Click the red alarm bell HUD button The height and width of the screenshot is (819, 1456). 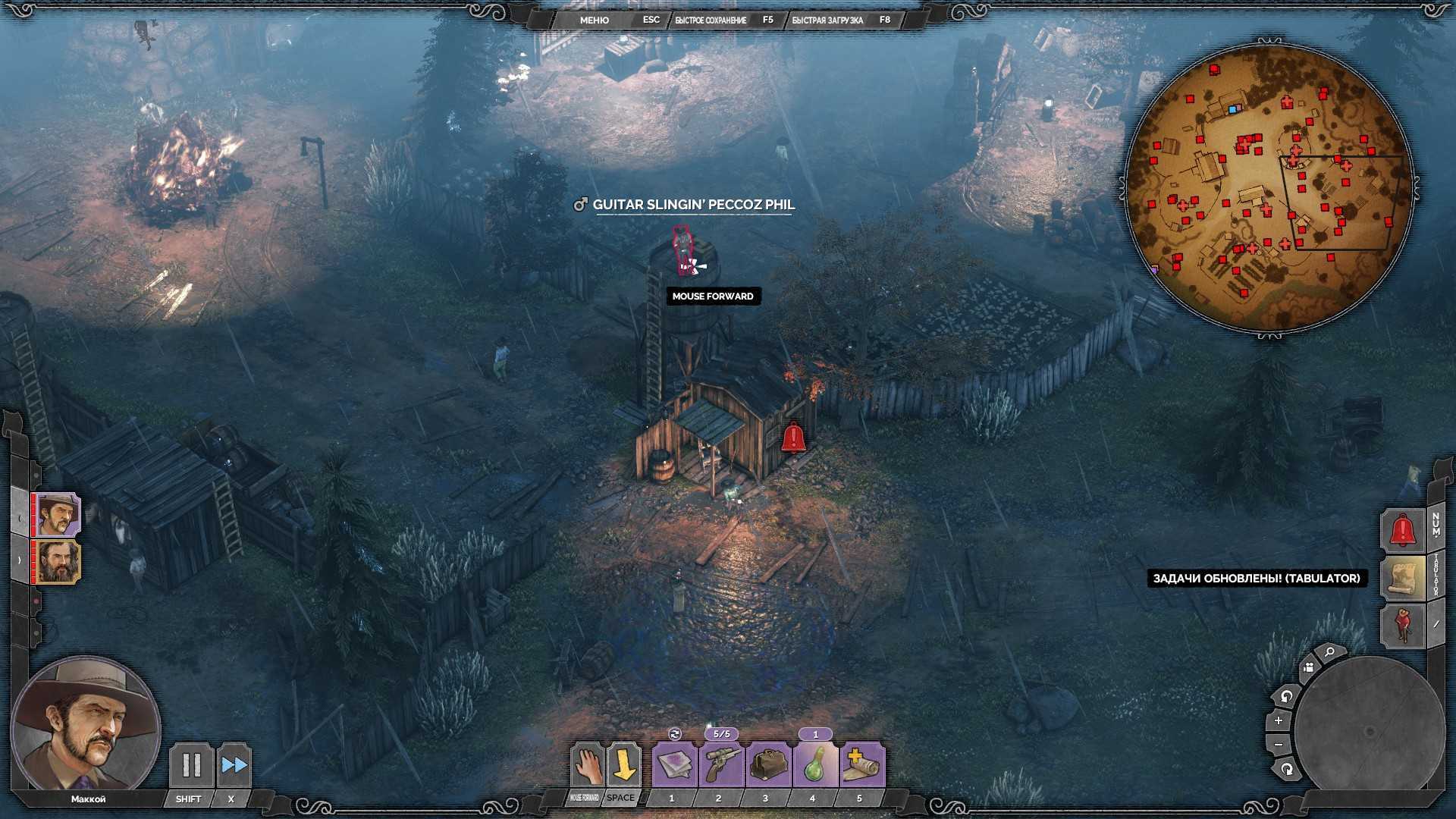[x=1402, y=529]
